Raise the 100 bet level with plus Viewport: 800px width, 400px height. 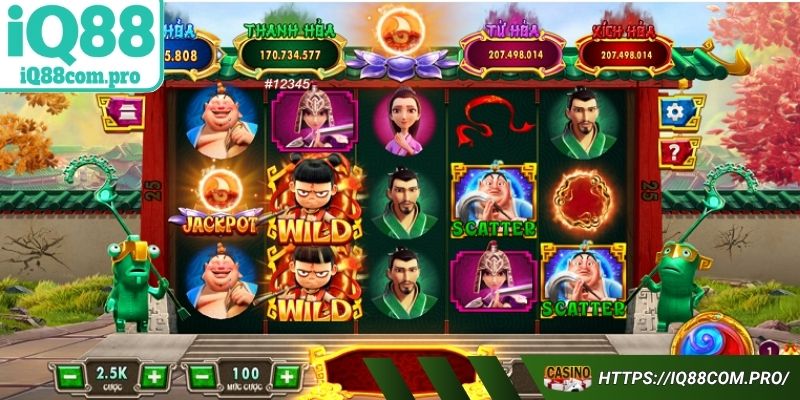286,377
